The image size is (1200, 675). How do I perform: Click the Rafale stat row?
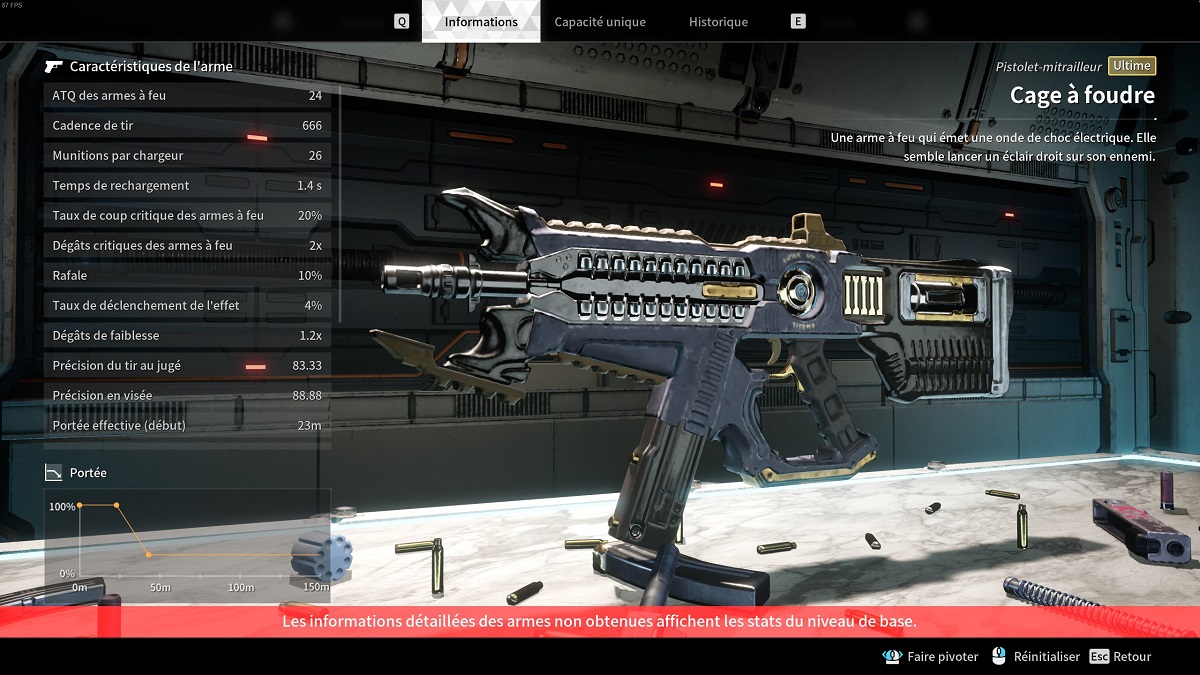187,276
